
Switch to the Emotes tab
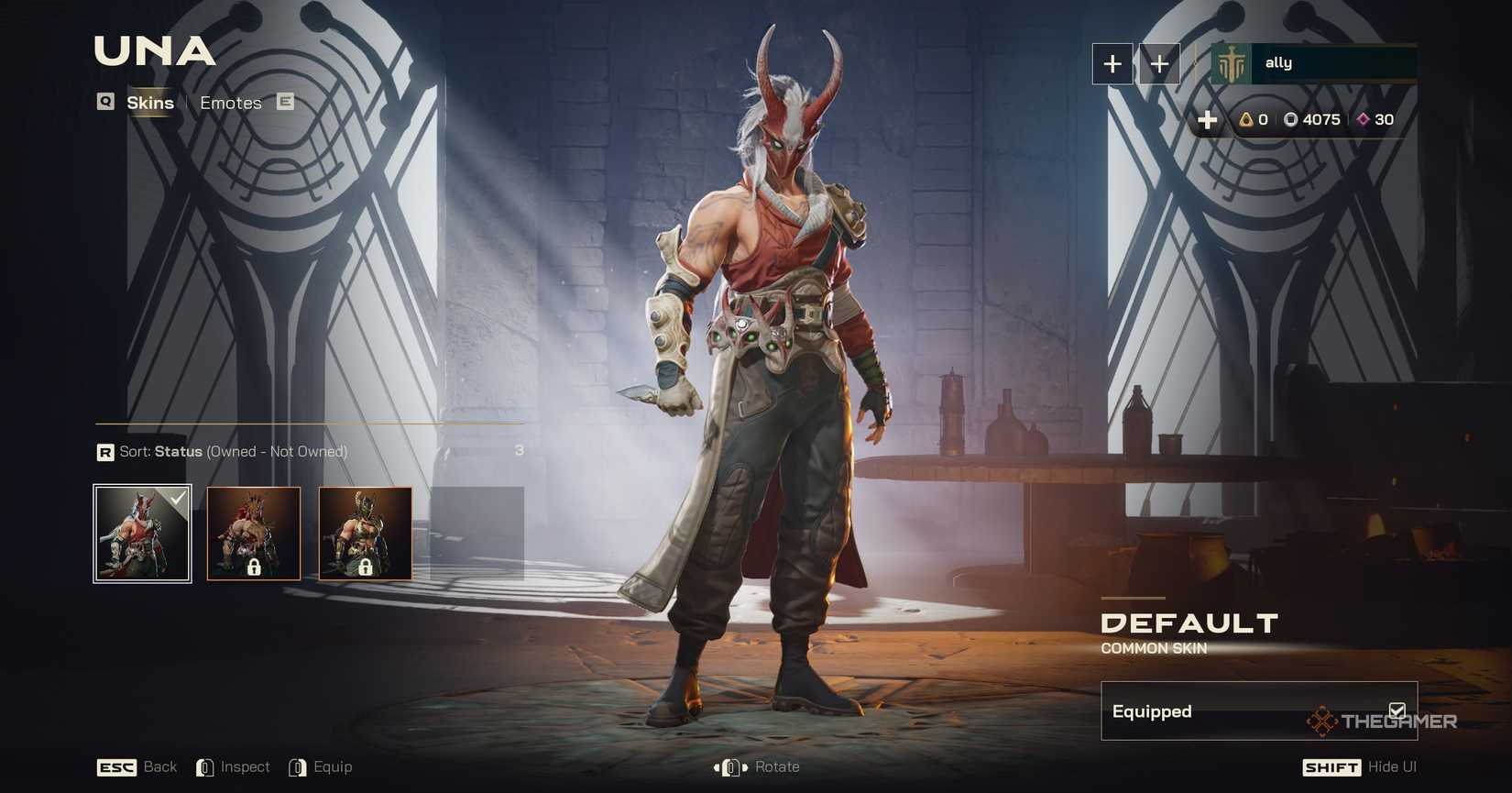[x=230, y=103]
